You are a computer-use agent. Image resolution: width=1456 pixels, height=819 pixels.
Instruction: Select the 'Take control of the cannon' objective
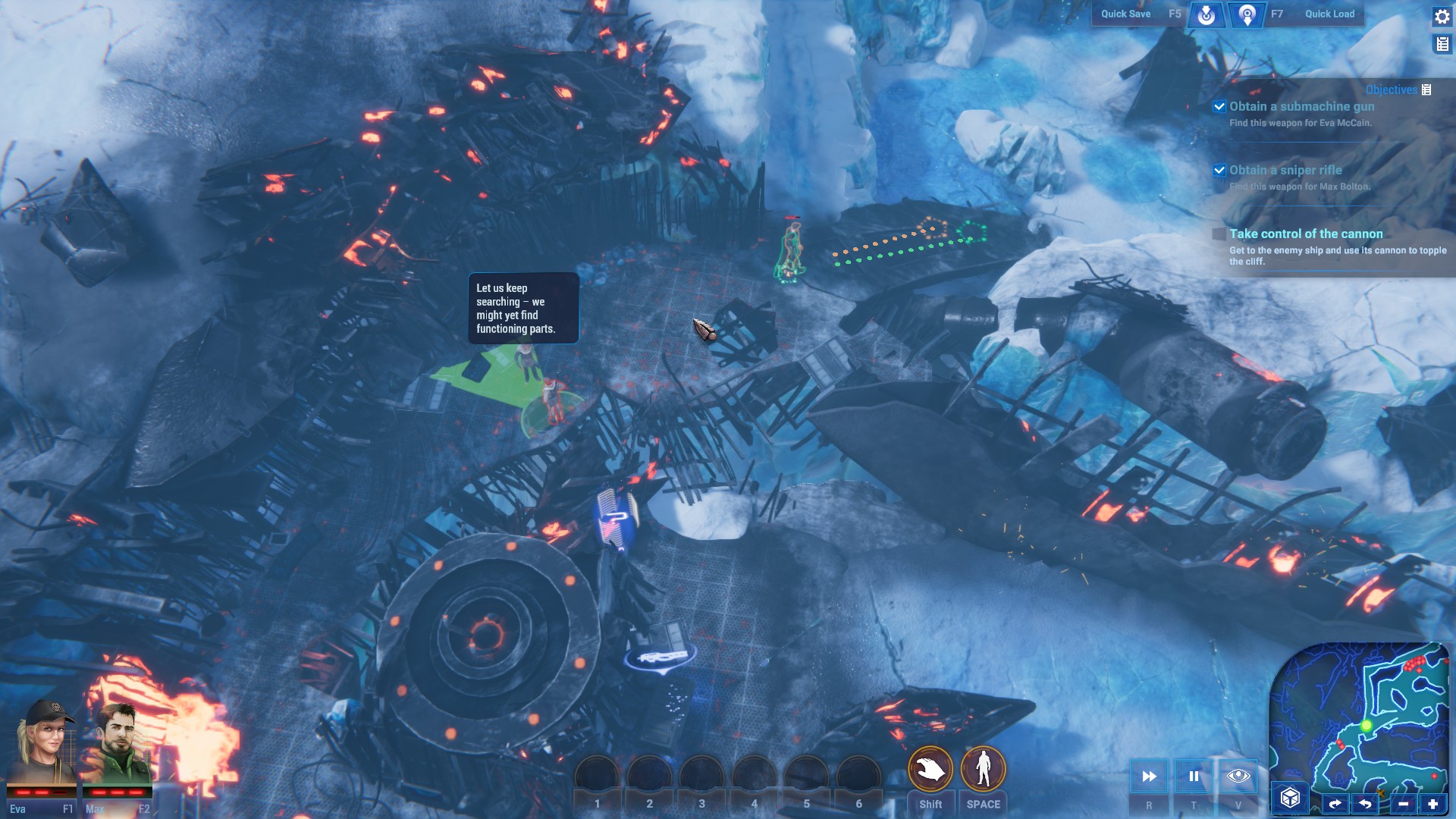(x=1306, y=234)
